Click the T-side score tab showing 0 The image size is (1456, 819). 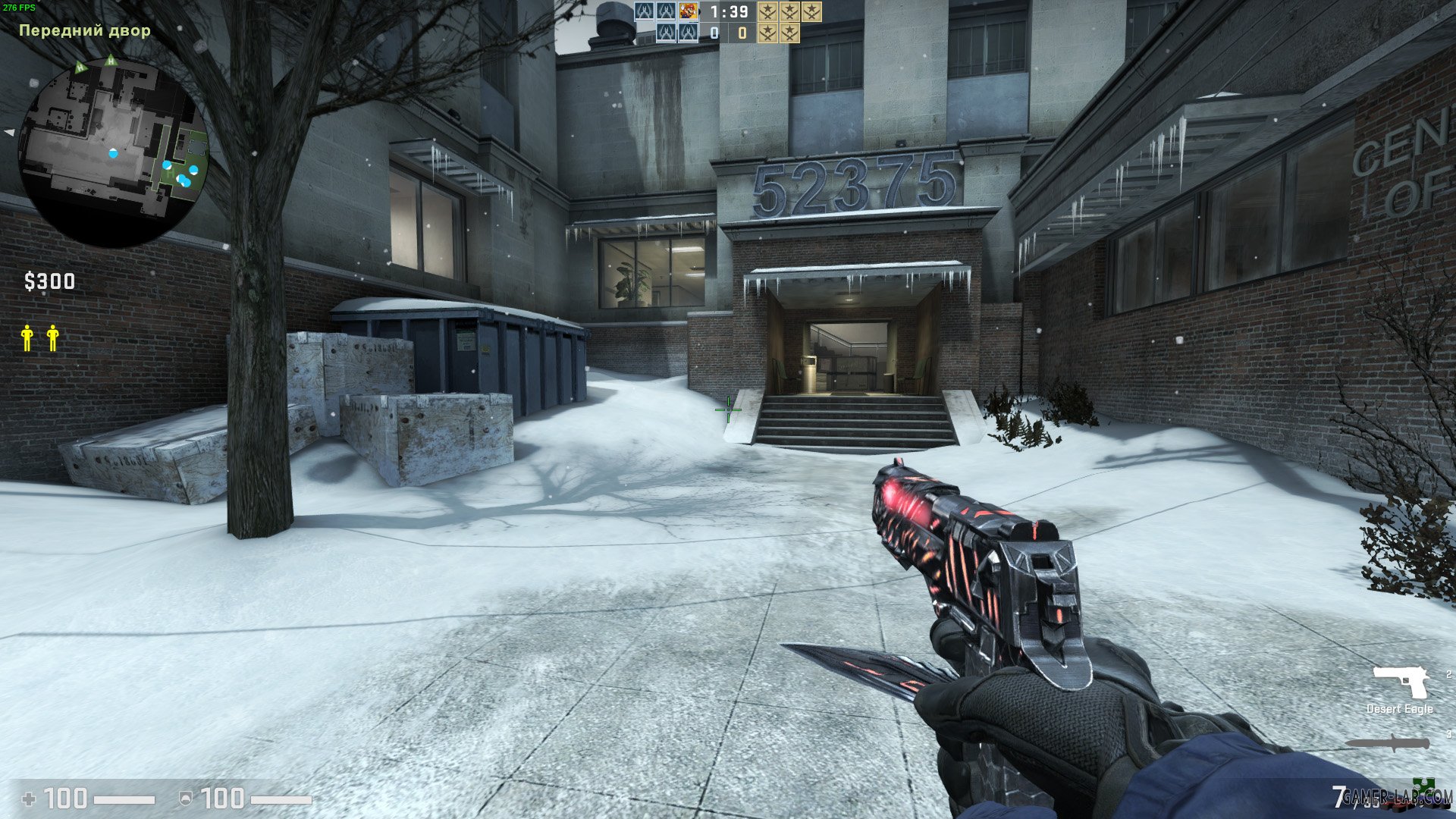[741, 33]
